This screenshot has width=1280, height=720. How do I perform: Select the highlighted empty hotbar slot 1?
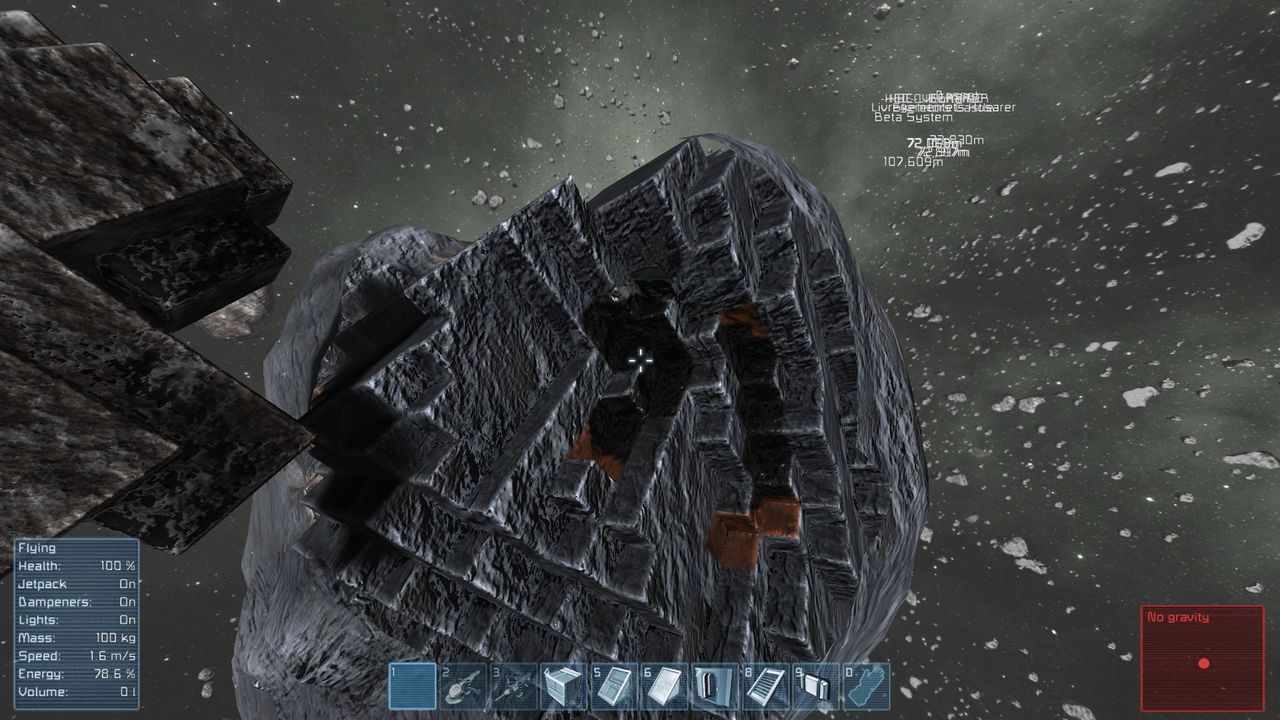413,686
